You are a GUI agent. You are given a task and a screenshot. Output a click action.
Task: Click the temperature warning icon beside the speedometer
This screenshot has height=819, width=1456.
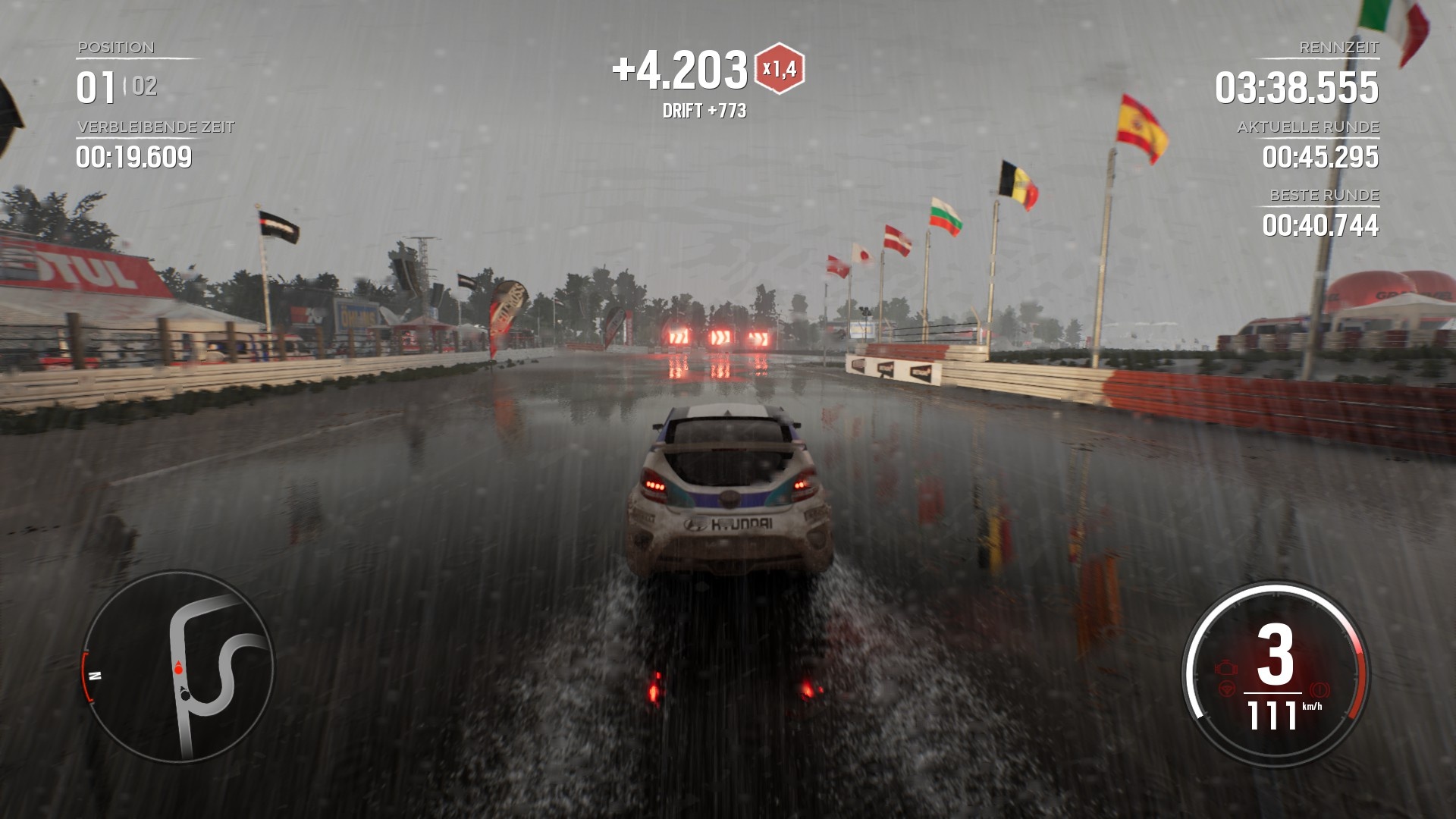click(x=1320, y=689)
